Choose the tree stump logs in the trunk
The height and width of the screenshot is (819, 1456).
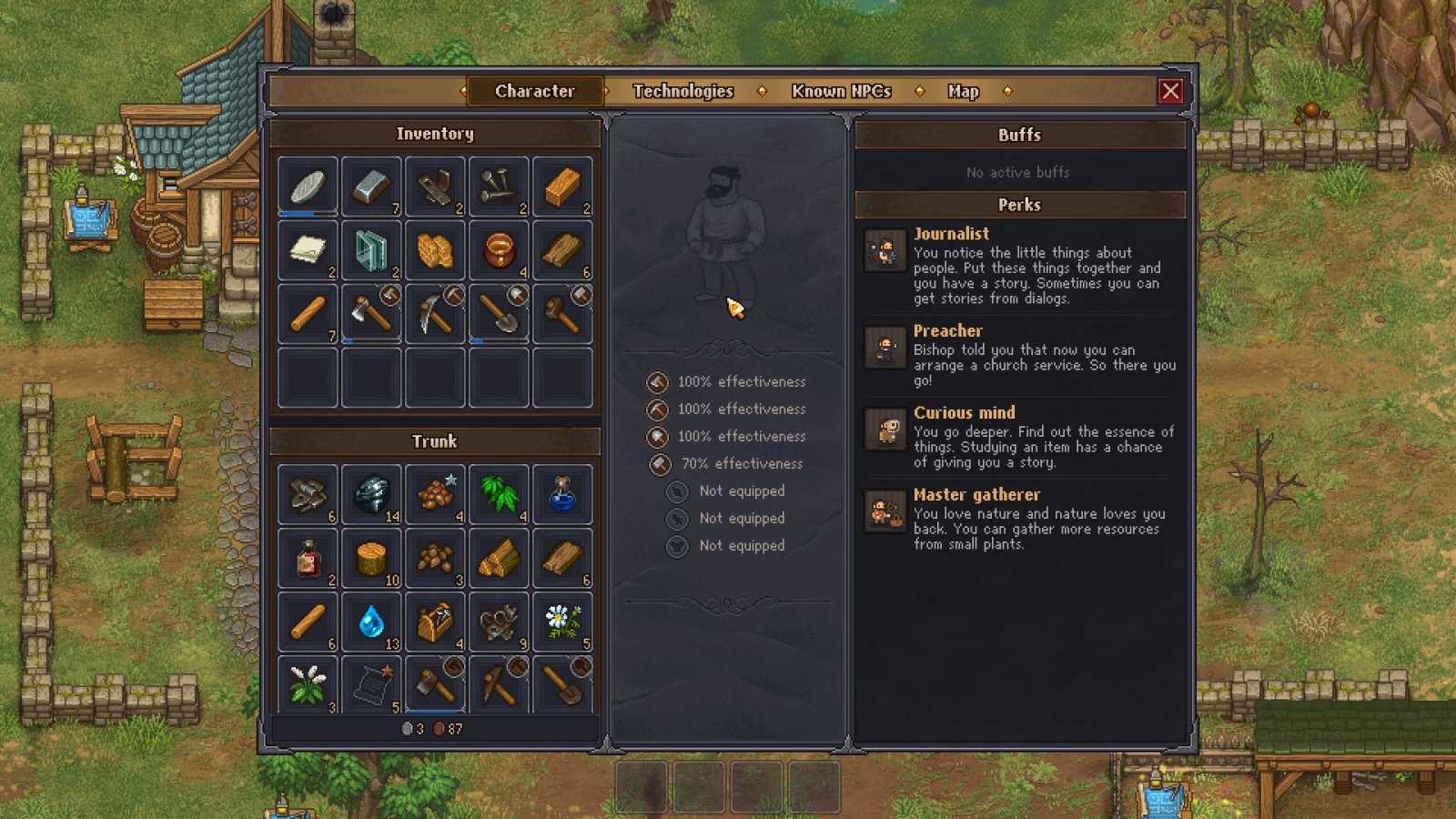point(371,559)
